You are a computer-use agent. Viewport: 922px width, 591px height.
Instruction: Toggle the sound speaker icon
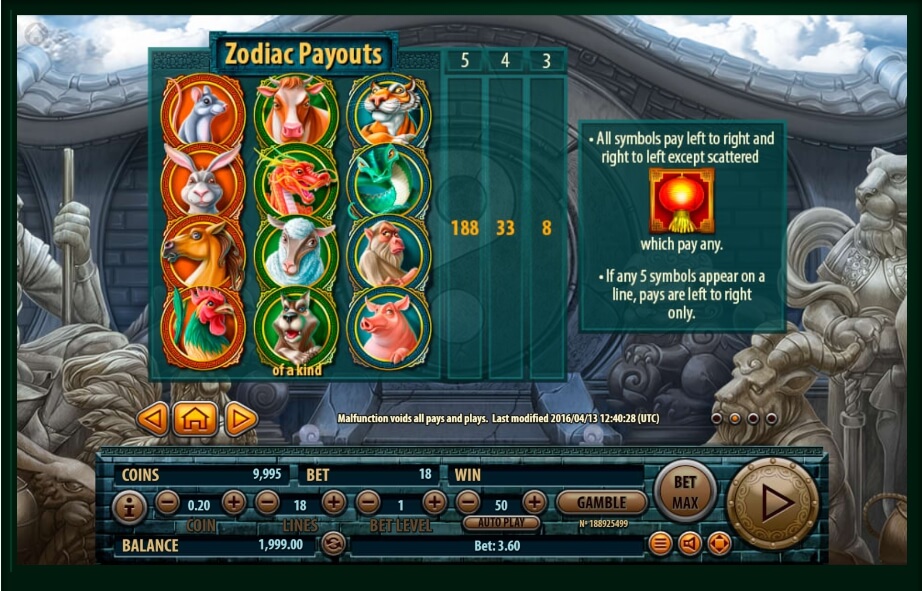689,544
